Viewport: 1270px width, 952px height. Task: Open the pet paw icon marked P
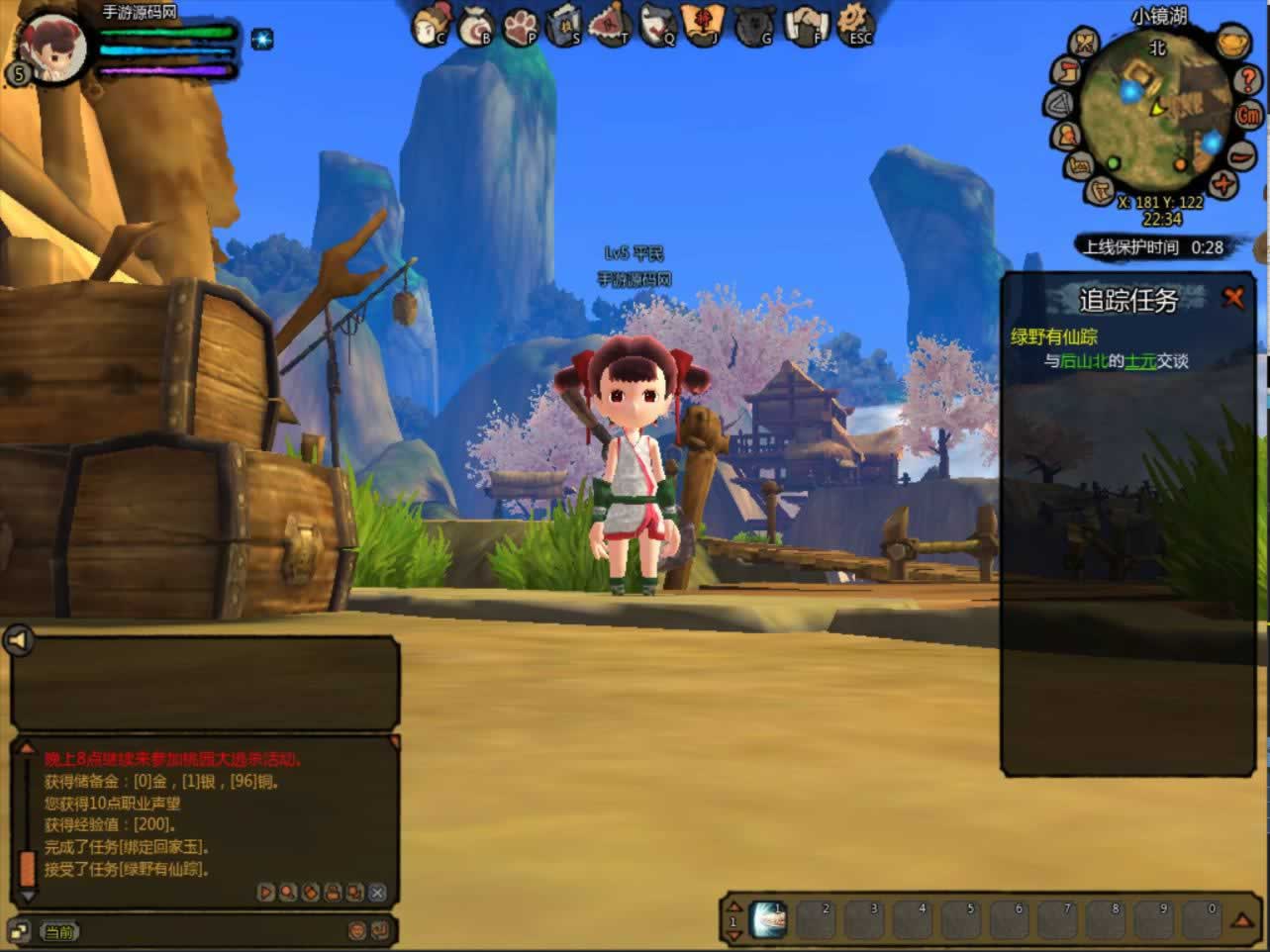point(521,25)
